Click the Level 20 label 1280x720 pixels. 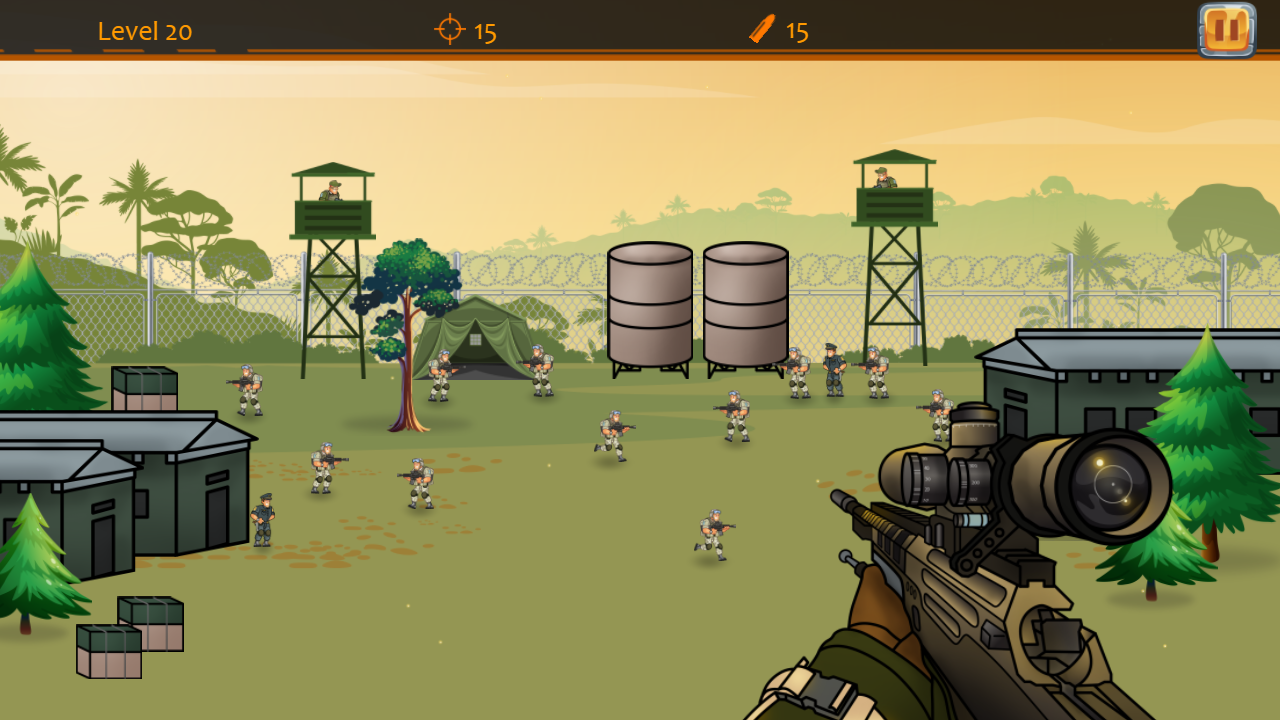[x=145, y=31]
